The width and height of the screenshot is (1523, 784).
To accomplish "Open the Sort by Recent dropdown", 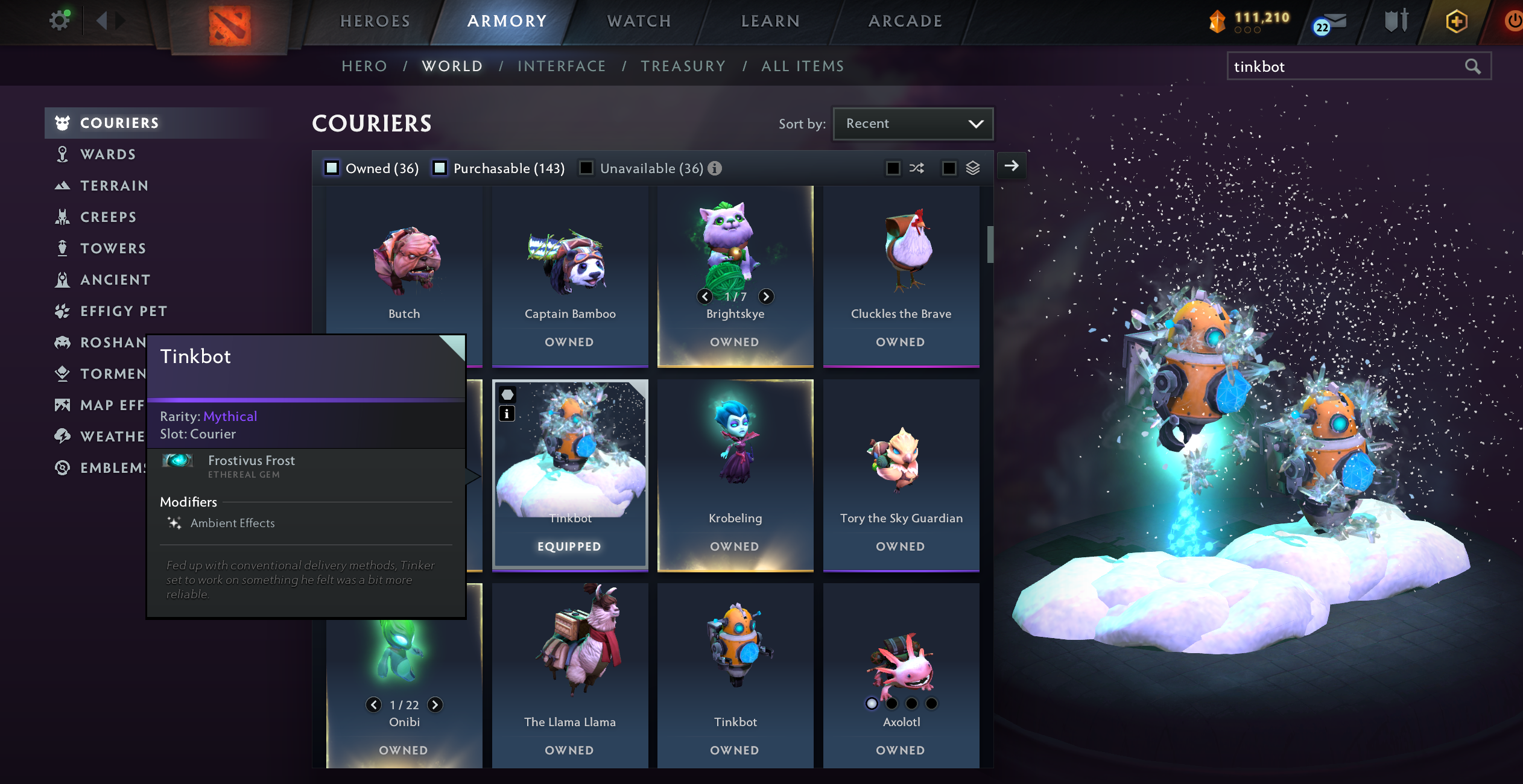I will point(913,124).
